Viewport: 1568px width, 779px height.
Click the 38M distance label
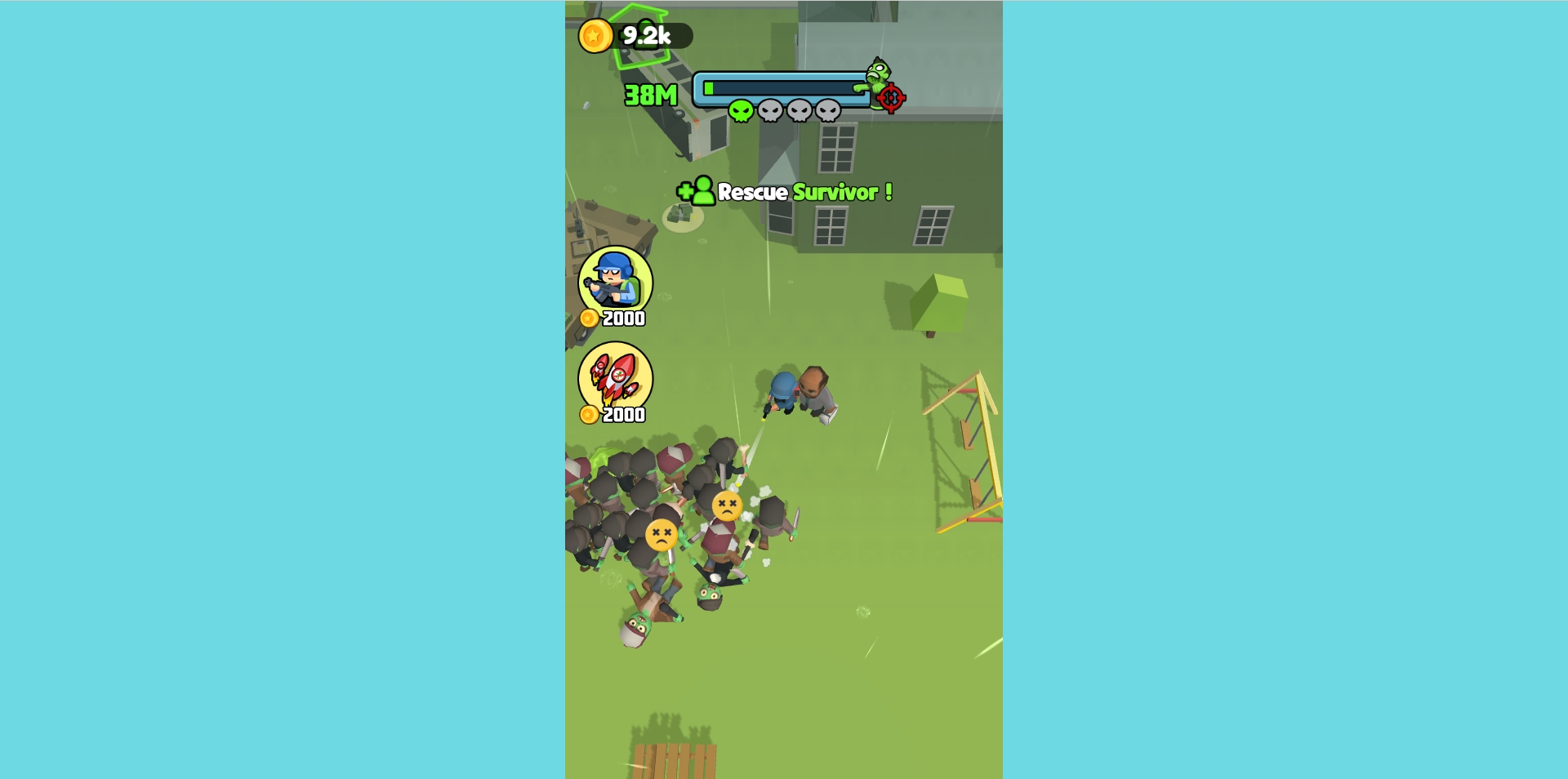(x=649, y=96)
